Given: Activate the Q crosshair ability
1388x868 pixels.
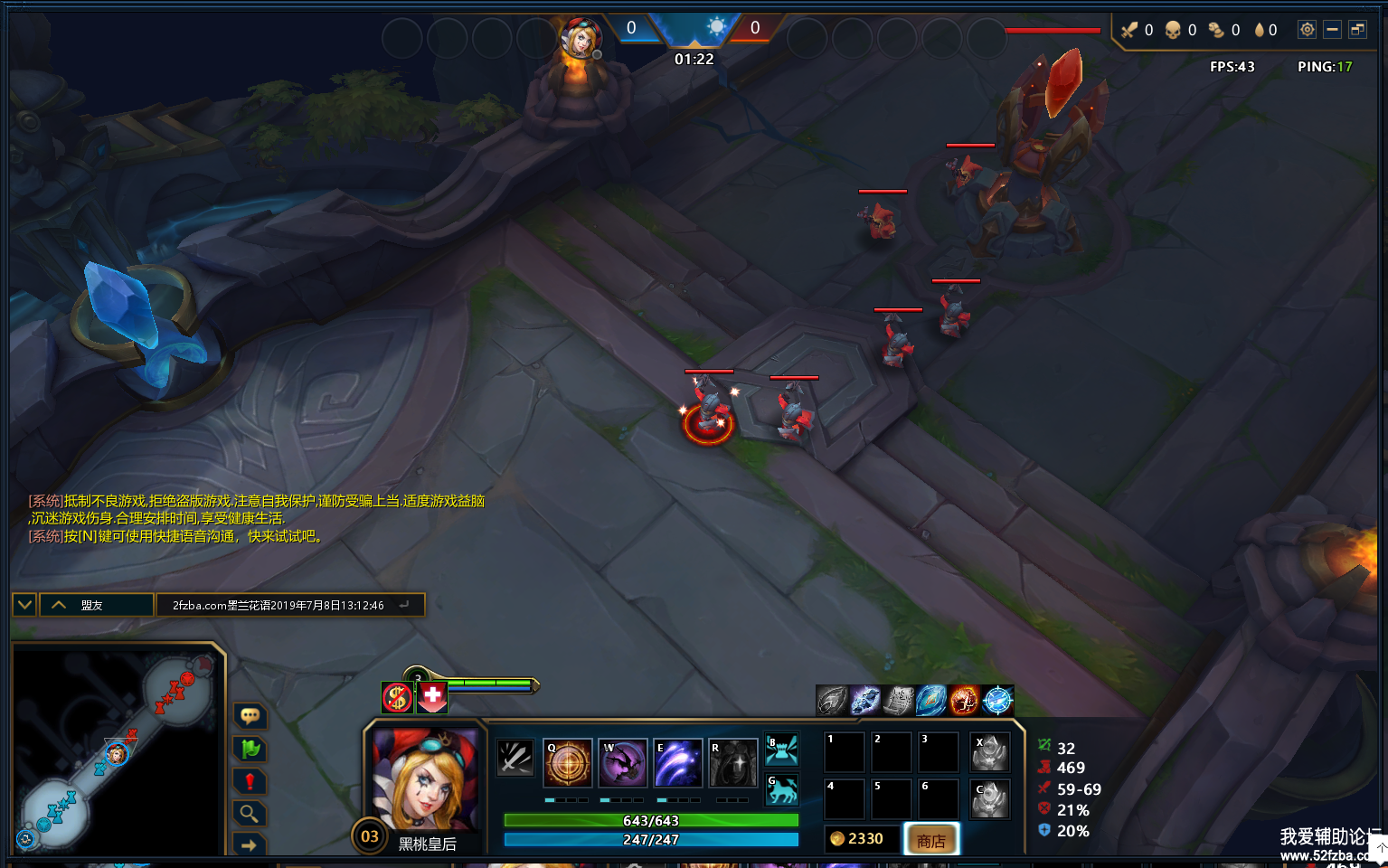Looking at the screenshot, I should tap(568, 763).
